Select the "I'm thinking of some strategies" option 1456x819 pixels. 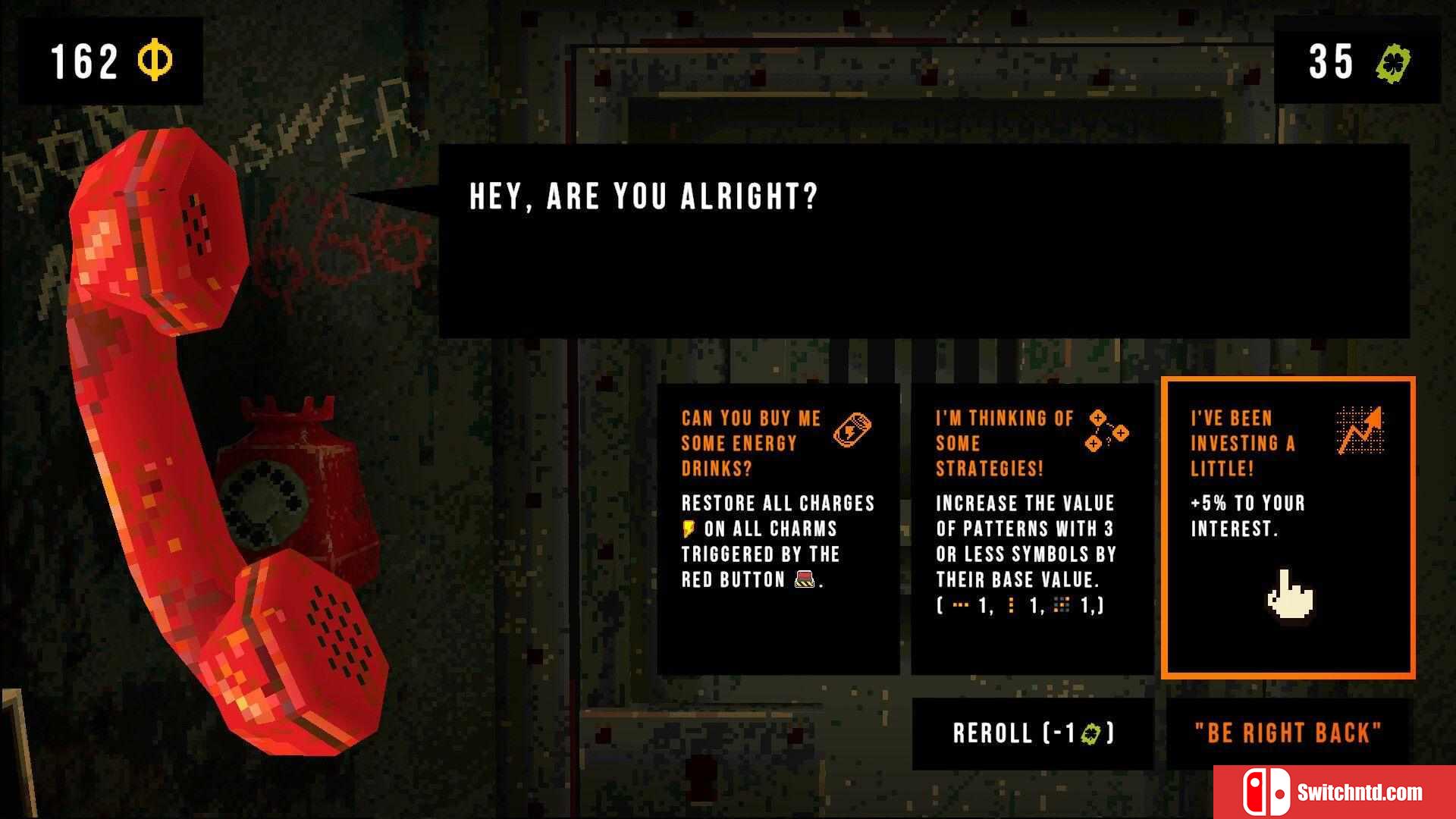pyautogui.click(x=1031, y=529)
